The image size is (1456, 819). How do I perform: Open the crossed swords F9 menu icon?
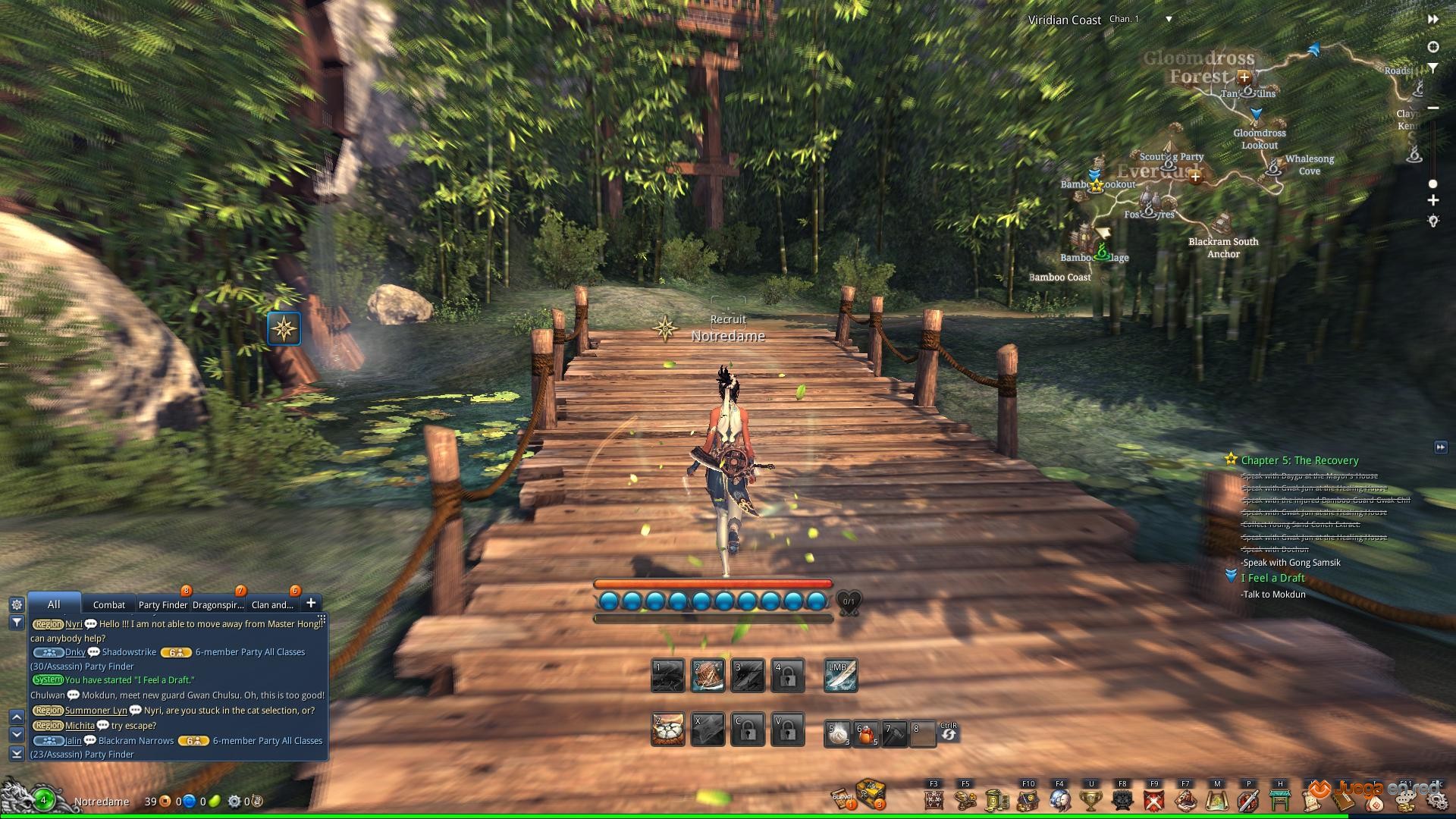point(1154,800)
